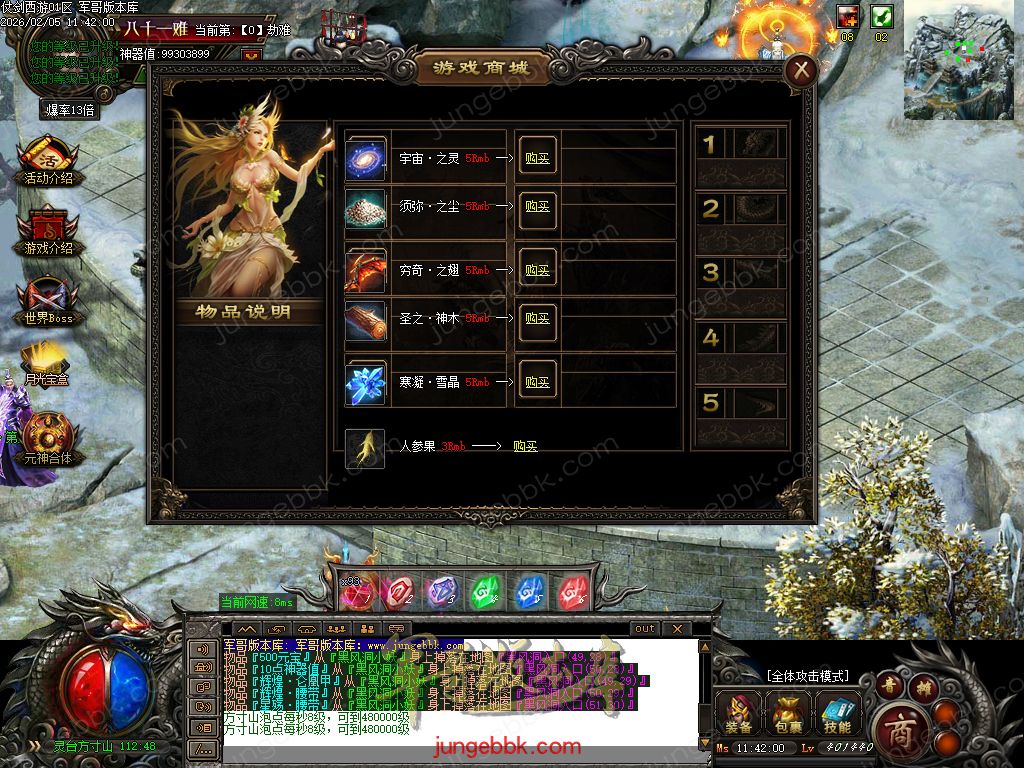Open the 包裹 inventory bag
Image resolution: width=1024 pixels, height=768 pixels.
[788, 714]
